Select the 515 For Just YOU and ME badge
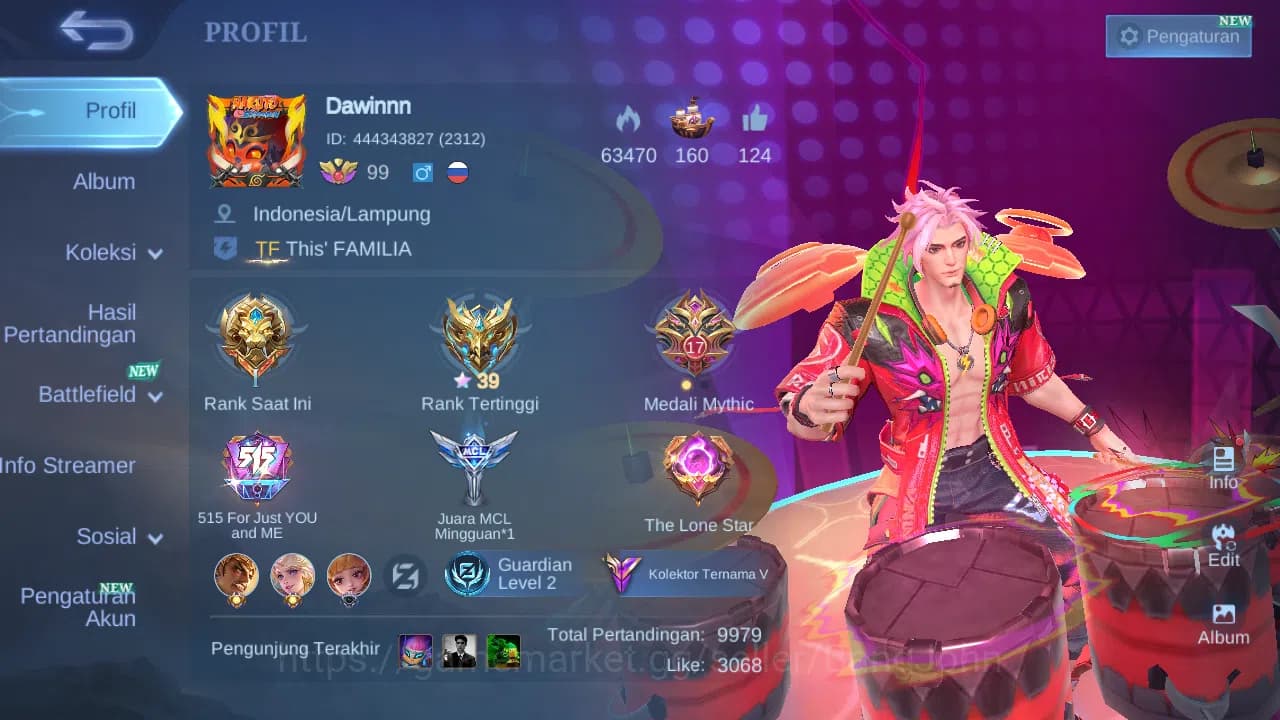The width and height of the screenshot is (1280, 720). point(257,465)
